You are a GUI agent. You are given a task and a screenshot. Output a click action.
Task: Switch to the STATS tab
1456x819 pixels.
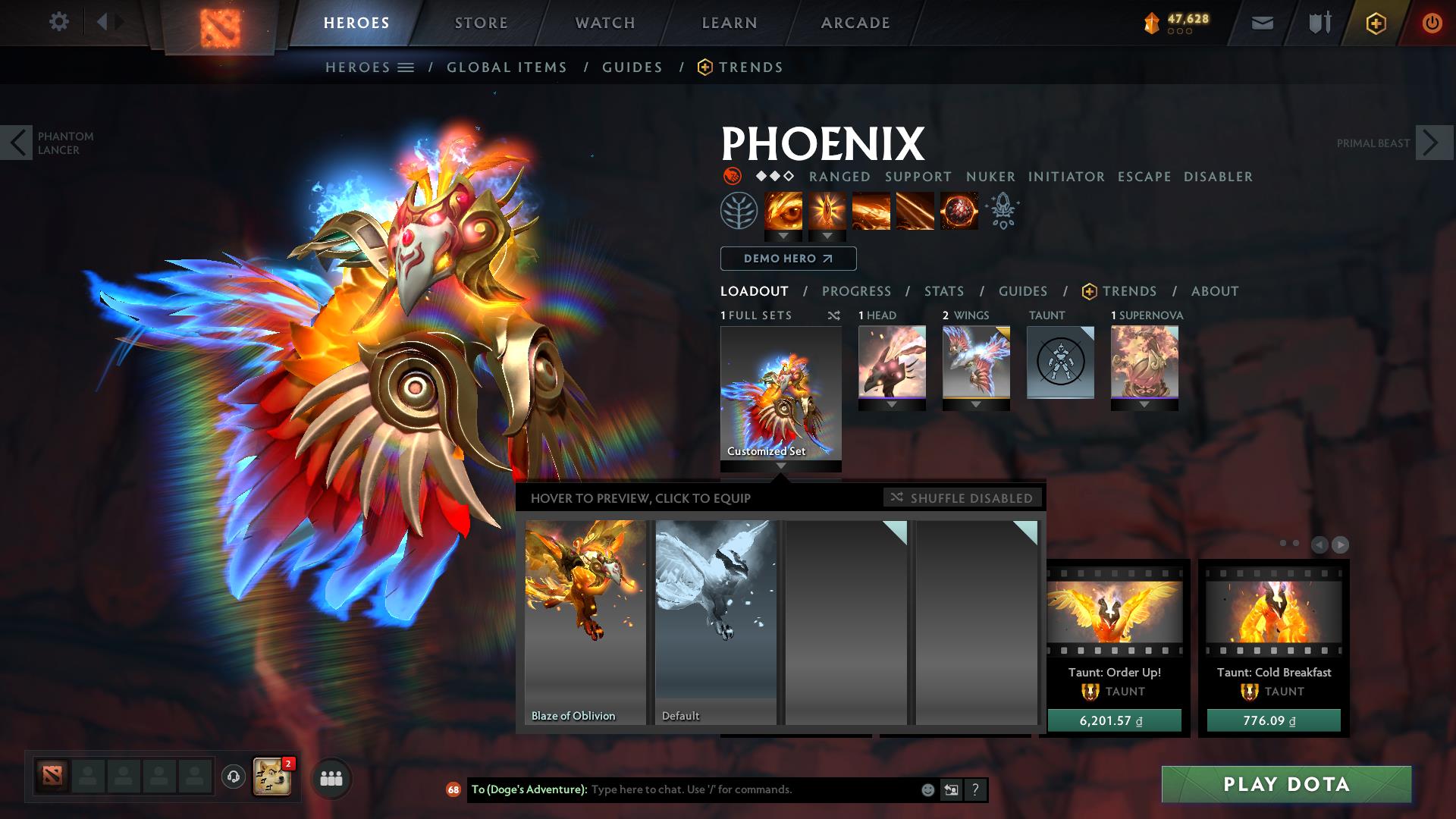[943, 291]
